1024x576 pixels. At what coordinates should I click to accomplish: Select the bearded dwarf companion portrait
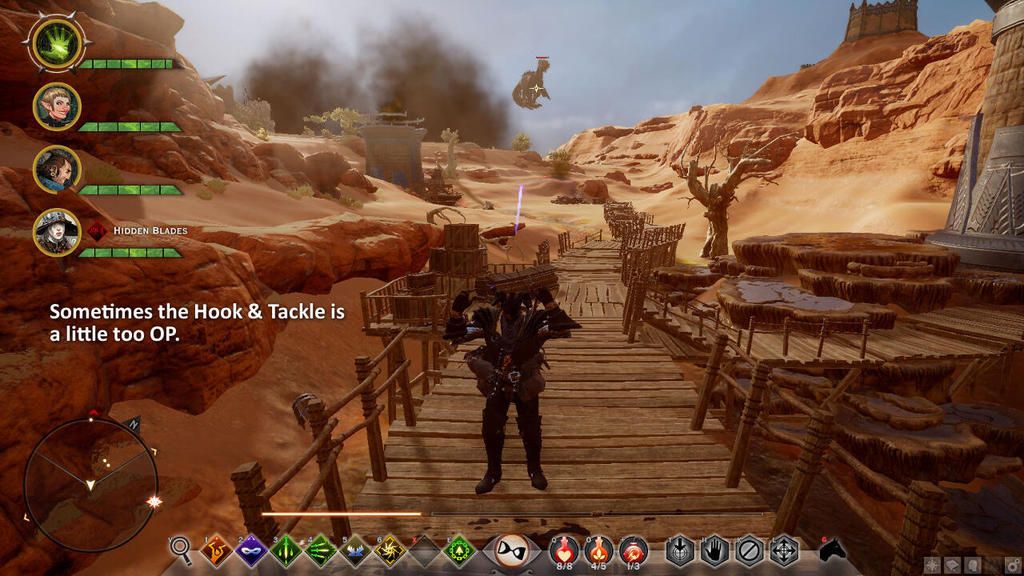pyautogui.click(x=56, y=169)
